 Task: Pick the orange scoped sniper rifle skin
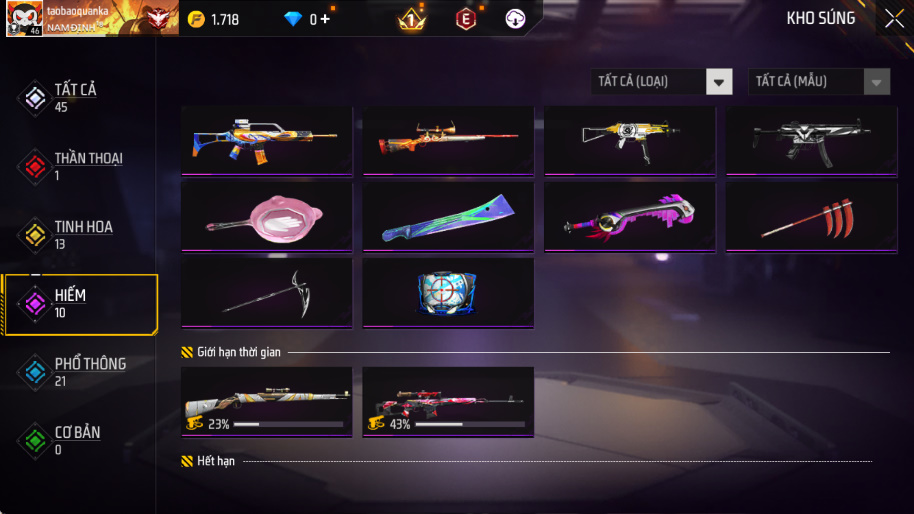pos(448,140)
